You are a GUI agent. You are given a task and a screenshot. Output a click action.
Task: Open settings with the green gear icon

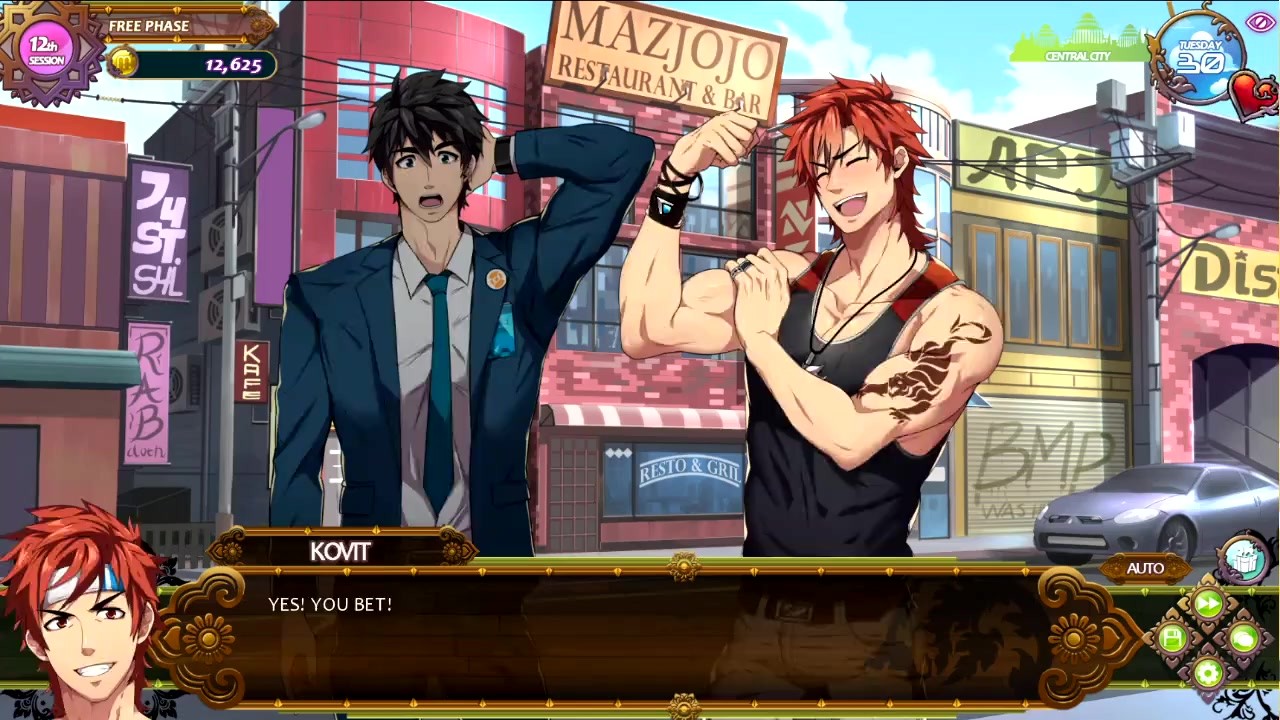coord(1208,672)
